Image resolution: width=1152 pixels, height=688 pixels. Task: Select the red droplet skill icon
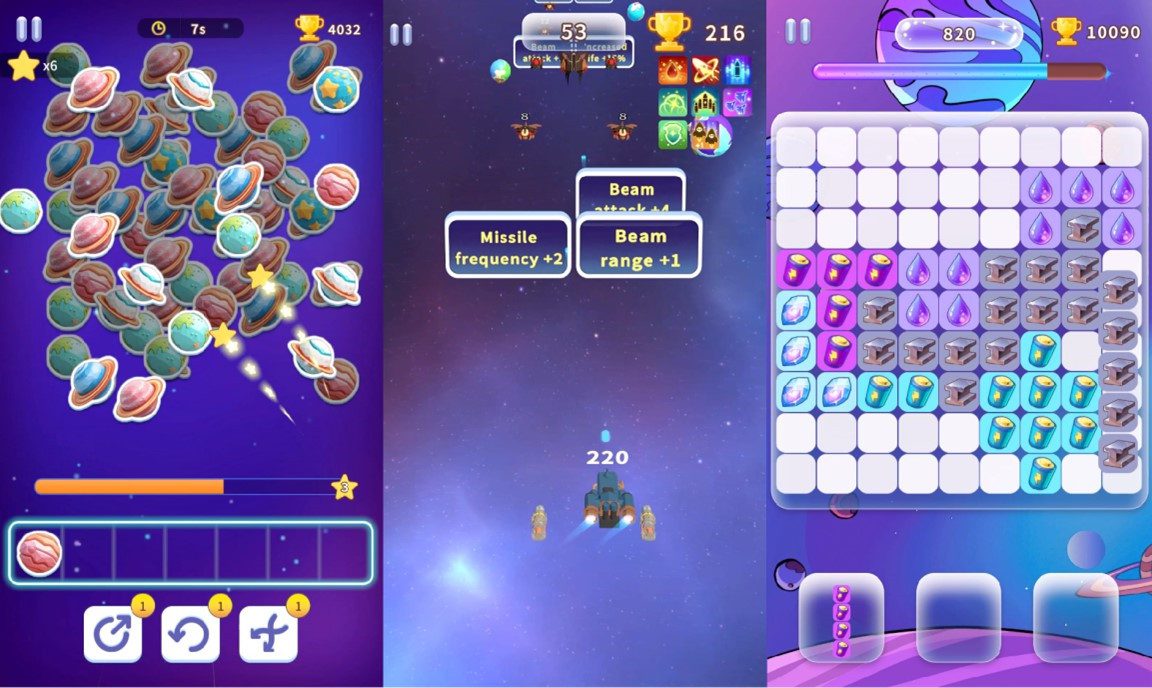pos(672,71)
